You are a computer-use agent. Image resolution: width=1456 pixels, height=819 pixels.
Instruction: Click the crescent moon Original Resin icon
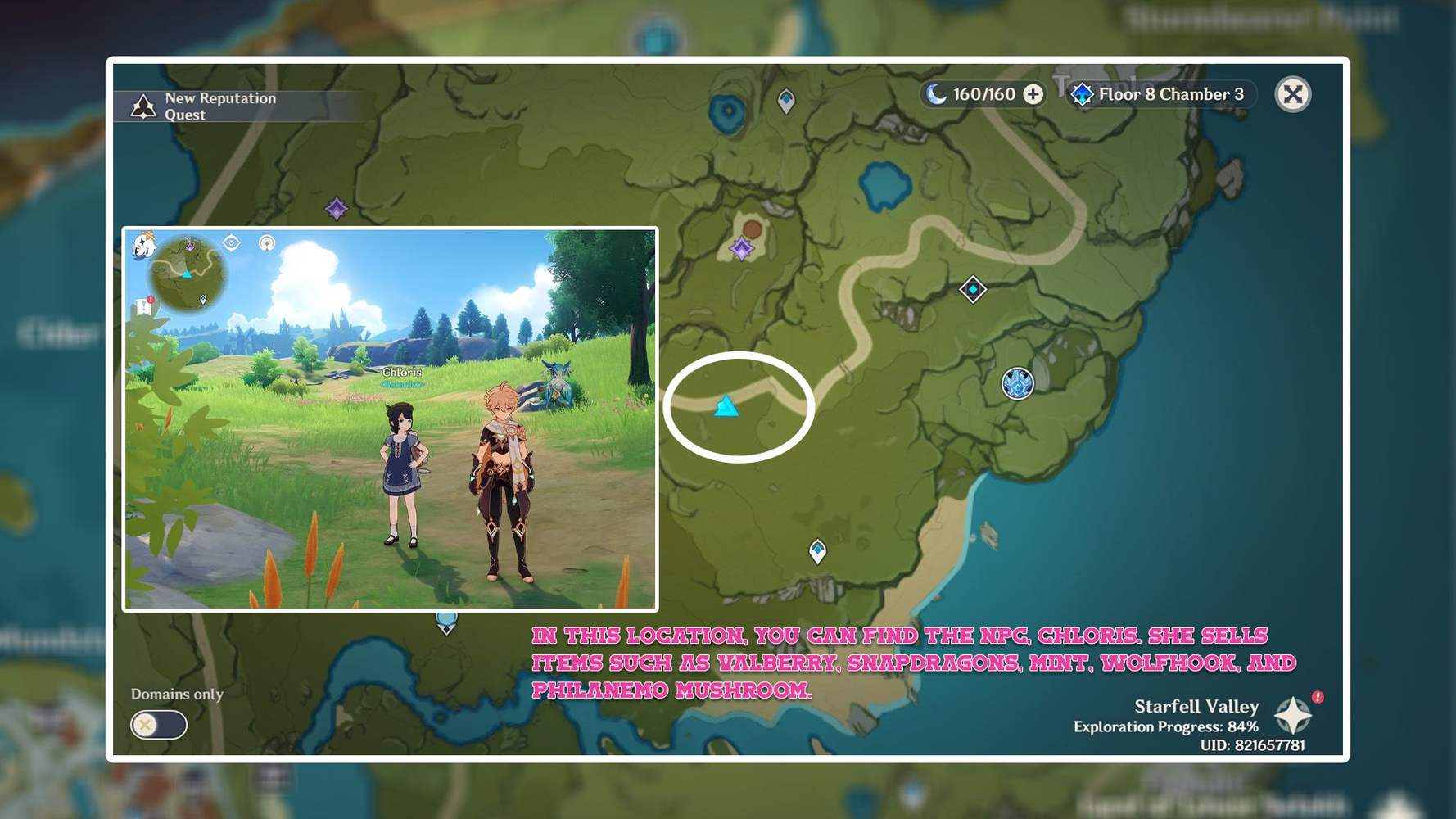pos(934,93)
